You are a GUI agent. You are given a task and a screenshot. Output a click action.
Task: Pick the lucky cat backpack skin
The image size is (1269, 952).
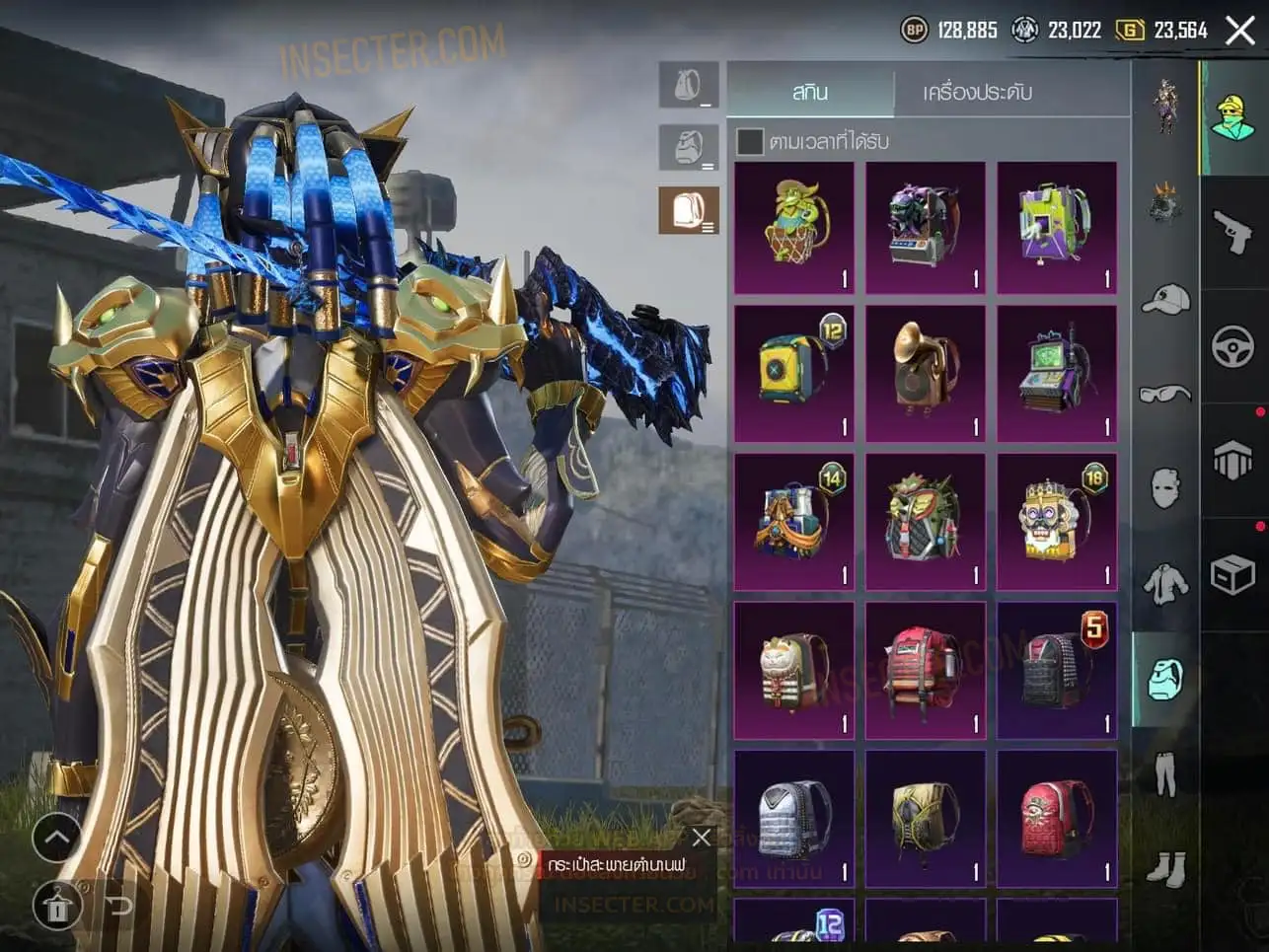[794, 670]
